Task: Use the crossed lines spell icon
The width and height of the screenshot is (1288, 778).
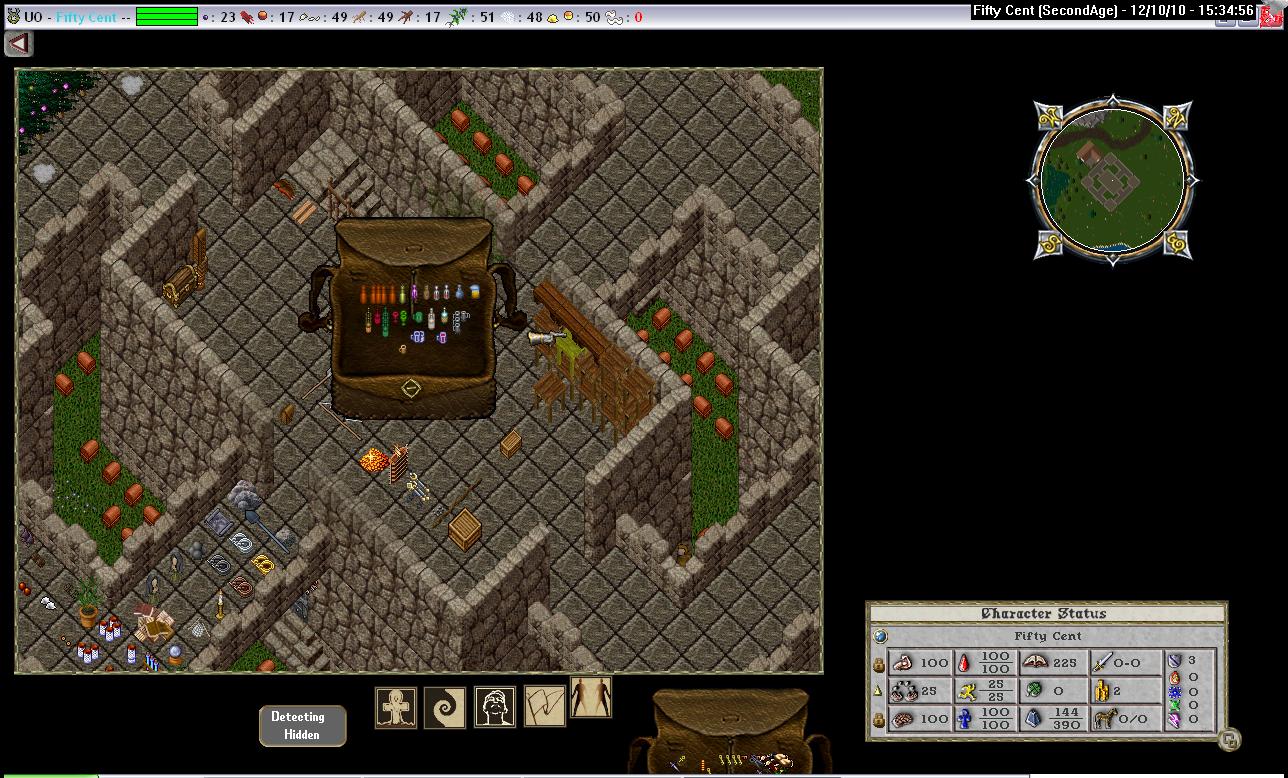Action: (545, 707)
